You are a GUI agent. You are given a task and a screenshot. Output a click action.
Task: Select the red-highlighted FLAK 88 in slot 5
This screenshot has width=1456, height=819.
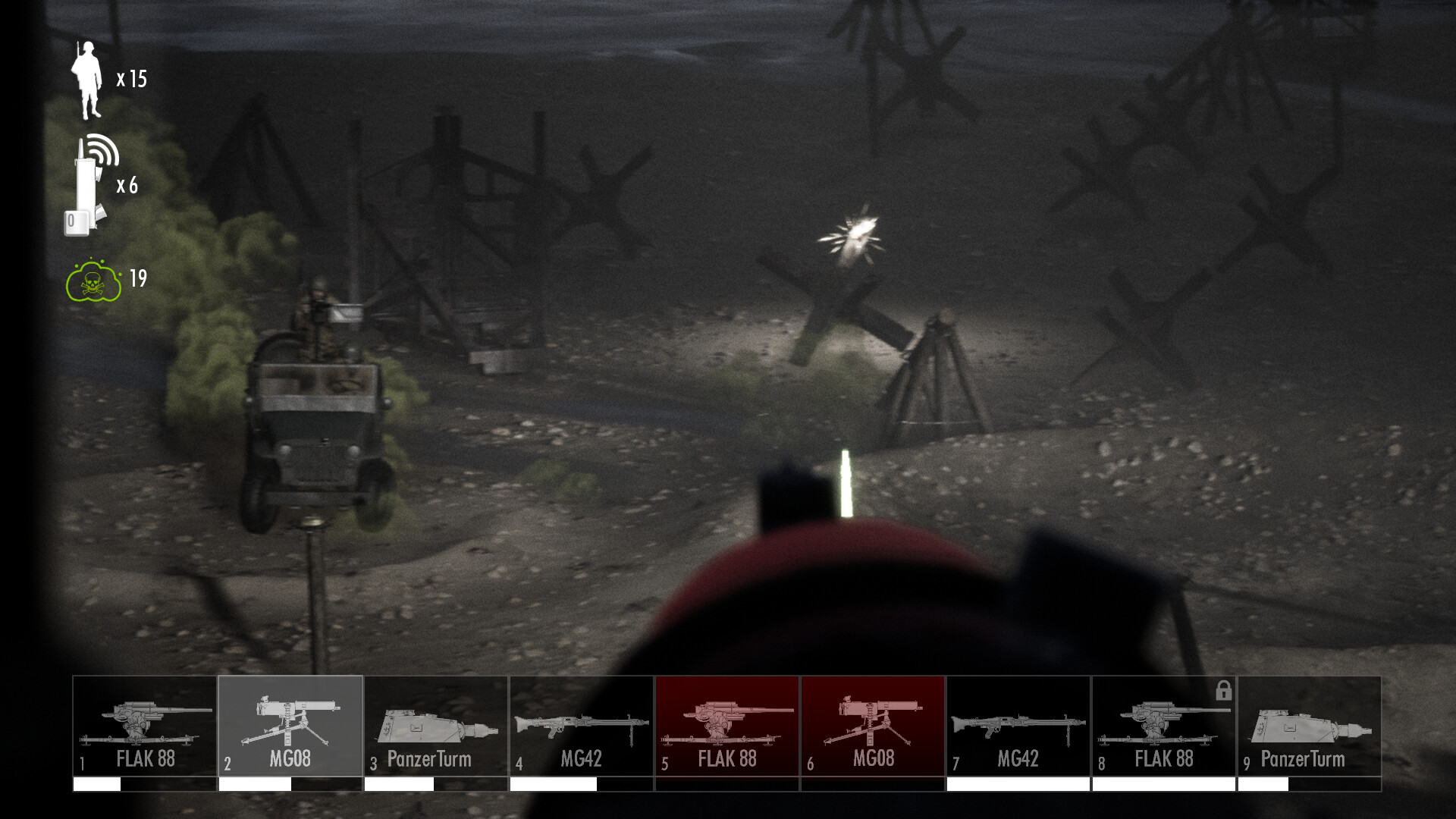point(726,724)
